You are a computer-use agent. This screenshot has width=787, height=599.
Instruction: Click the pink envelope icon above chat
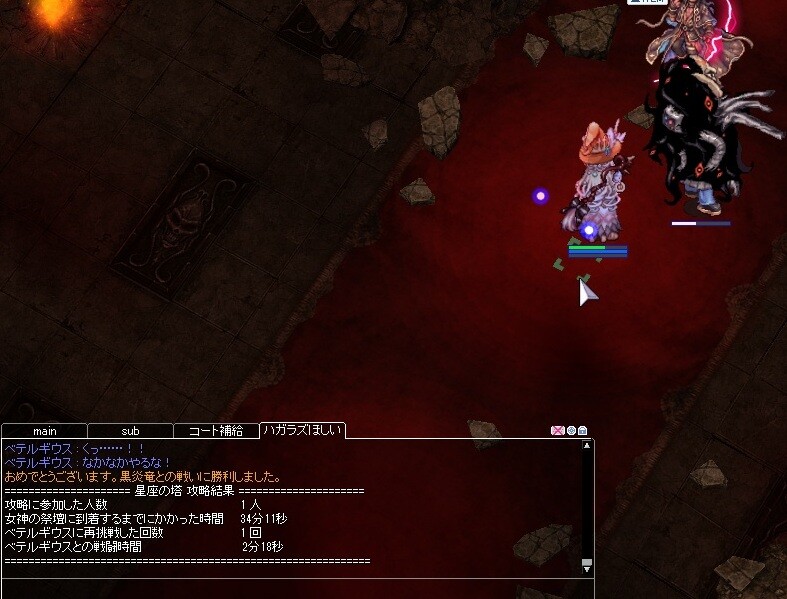pyautogui.click(x=557, y=431)
